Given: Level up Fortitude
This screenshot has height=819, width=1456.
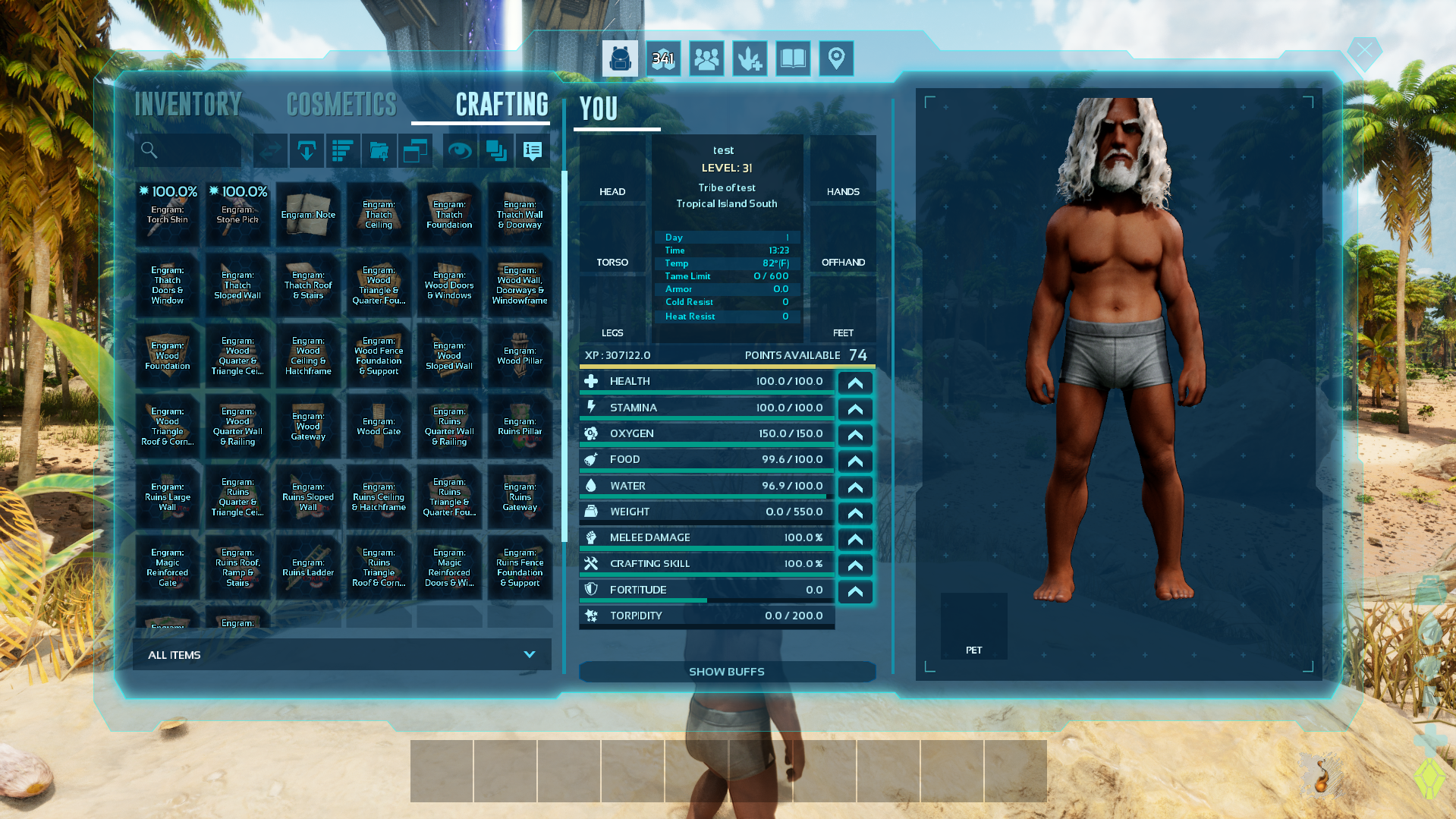Looking at the screenshot, I should coord(855,591).
